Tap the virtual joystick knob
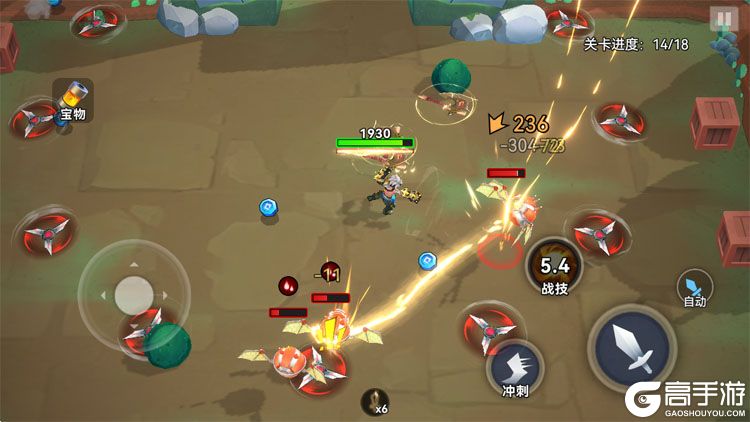Image resolution: width=750 pixels, height=422 pixels. (134, 294)
